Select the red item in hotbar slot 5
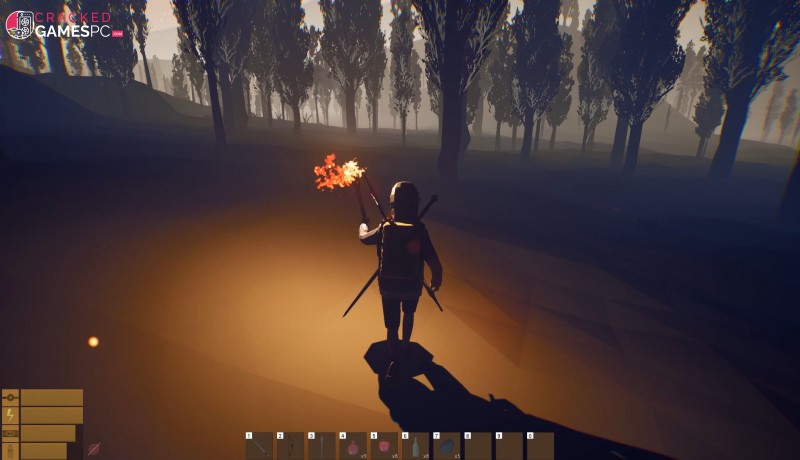Image resolution: width=800 pixels, height=460 pixels. [x=384, y=447]
